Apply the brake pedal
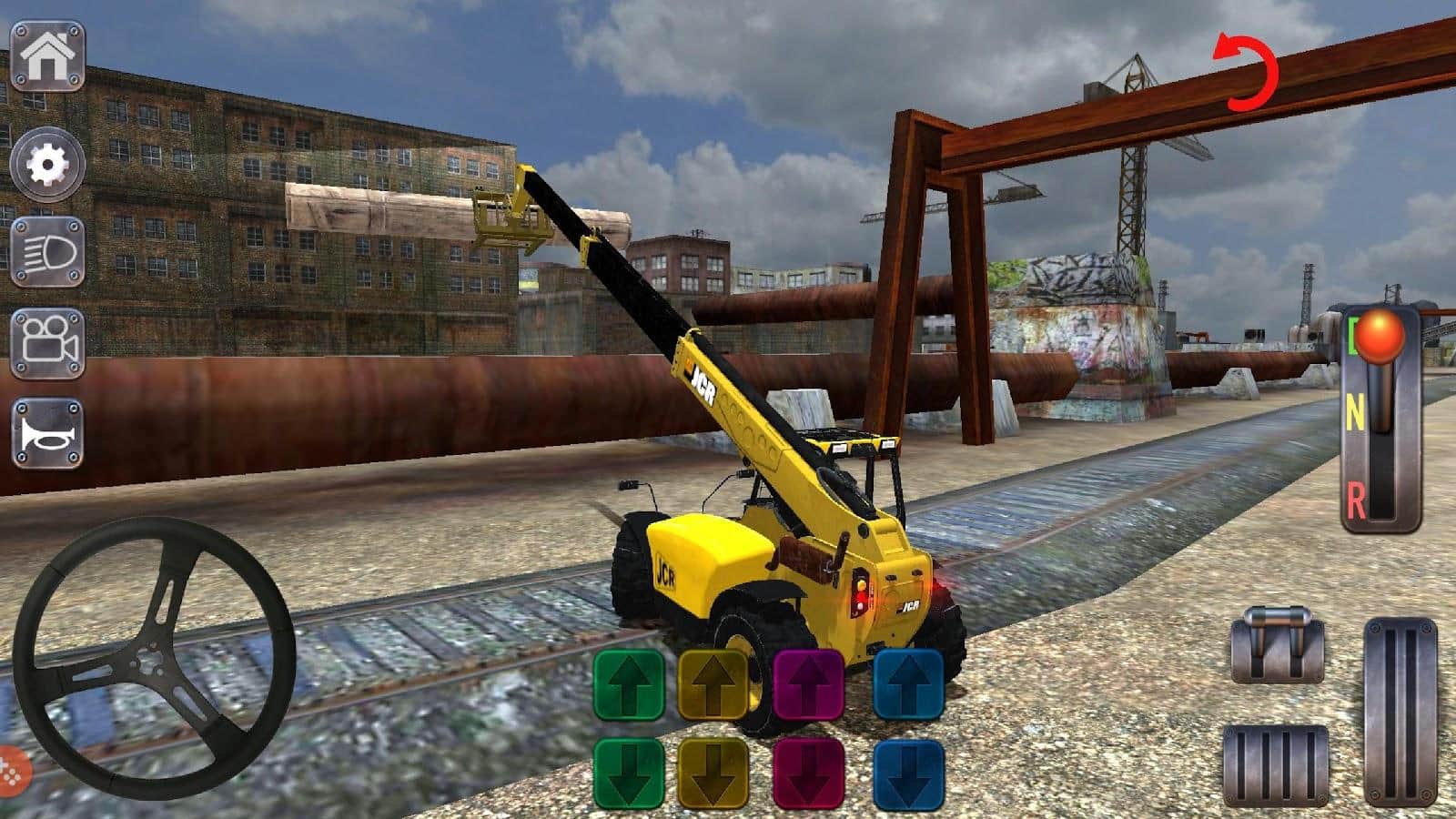The image size is (1456, 819). tap(1275, 765)
